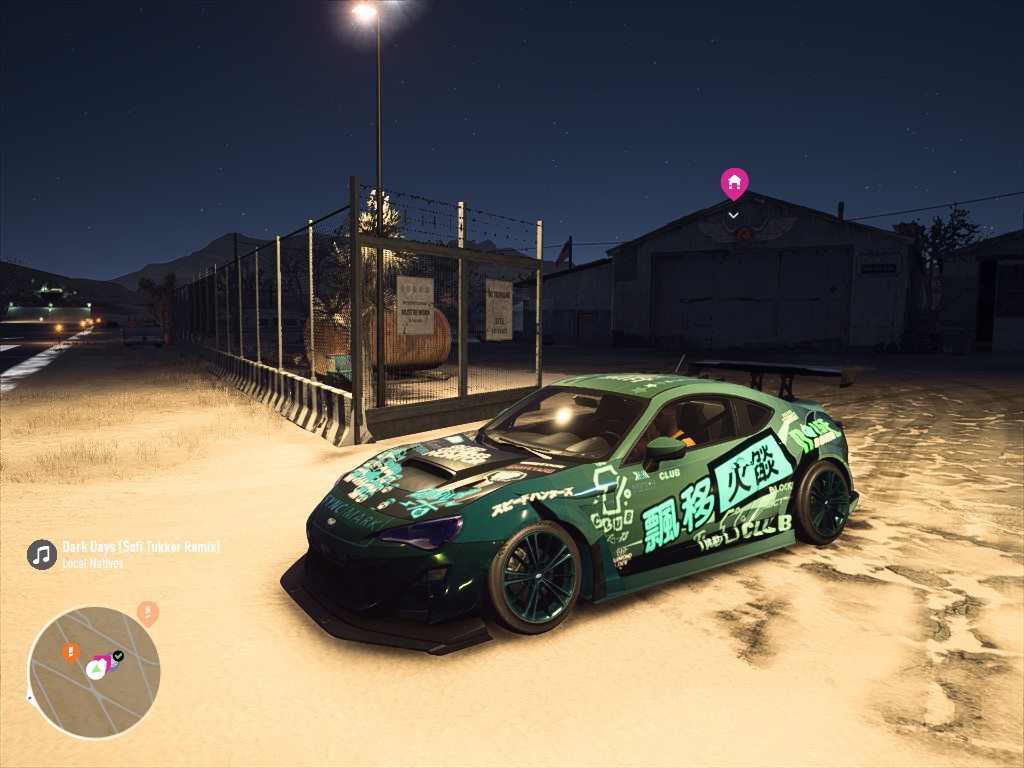Click the orange exclamation marker inside minimap

pyautogui.click(x=70, y=652)
